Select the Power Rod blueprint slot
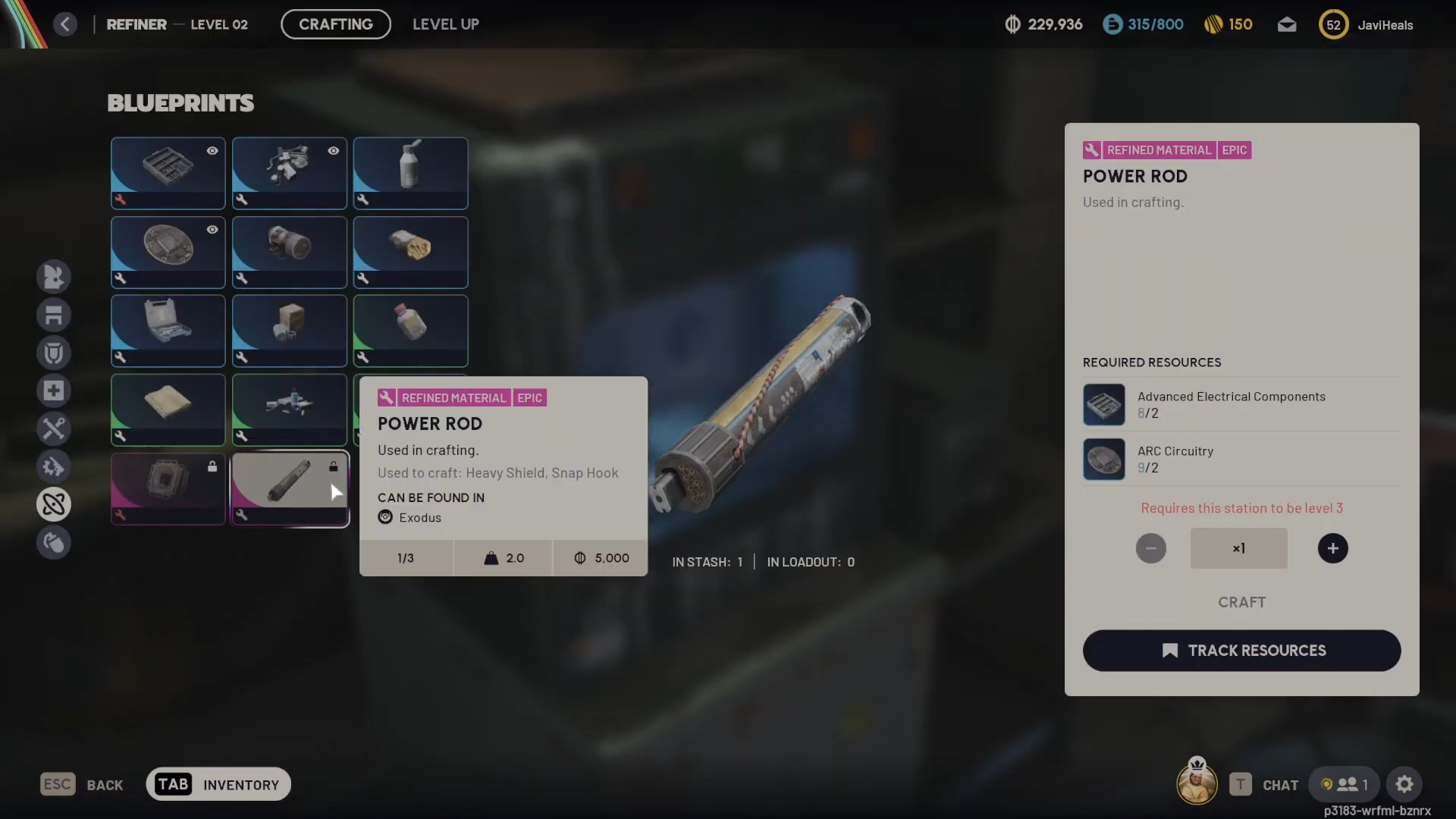Screen dimensions: 1456x819 pyautogui.click(x=290, y=487)
